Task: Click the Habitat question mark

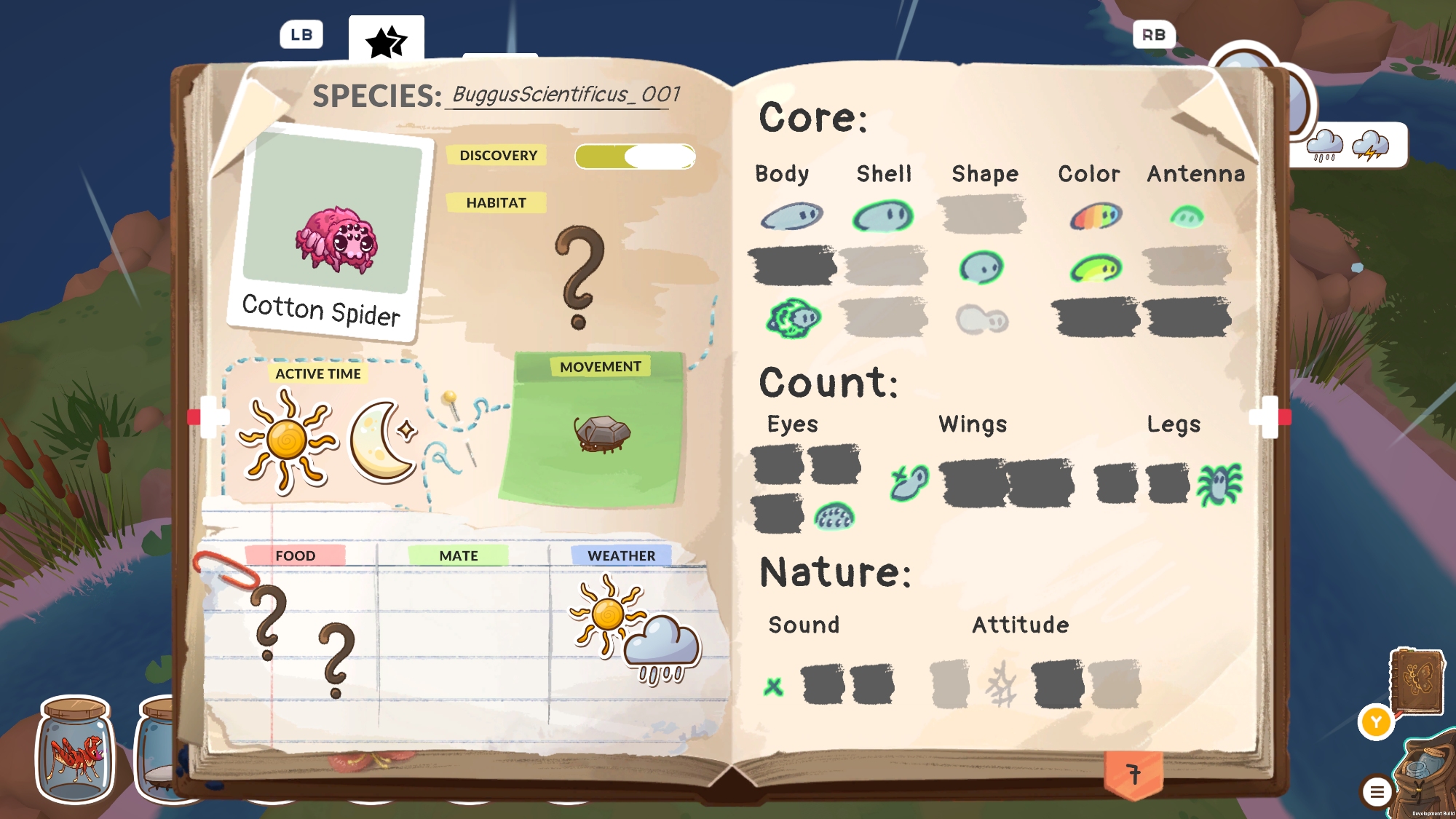Action: pyautogui.click(x=579, y=277)
